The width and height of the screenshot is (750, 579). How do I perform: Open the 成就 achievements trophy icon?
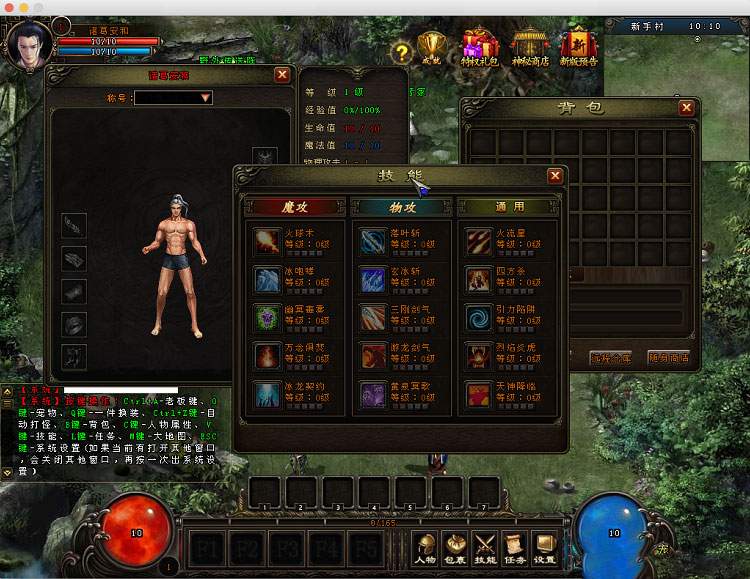coord(433,48)
